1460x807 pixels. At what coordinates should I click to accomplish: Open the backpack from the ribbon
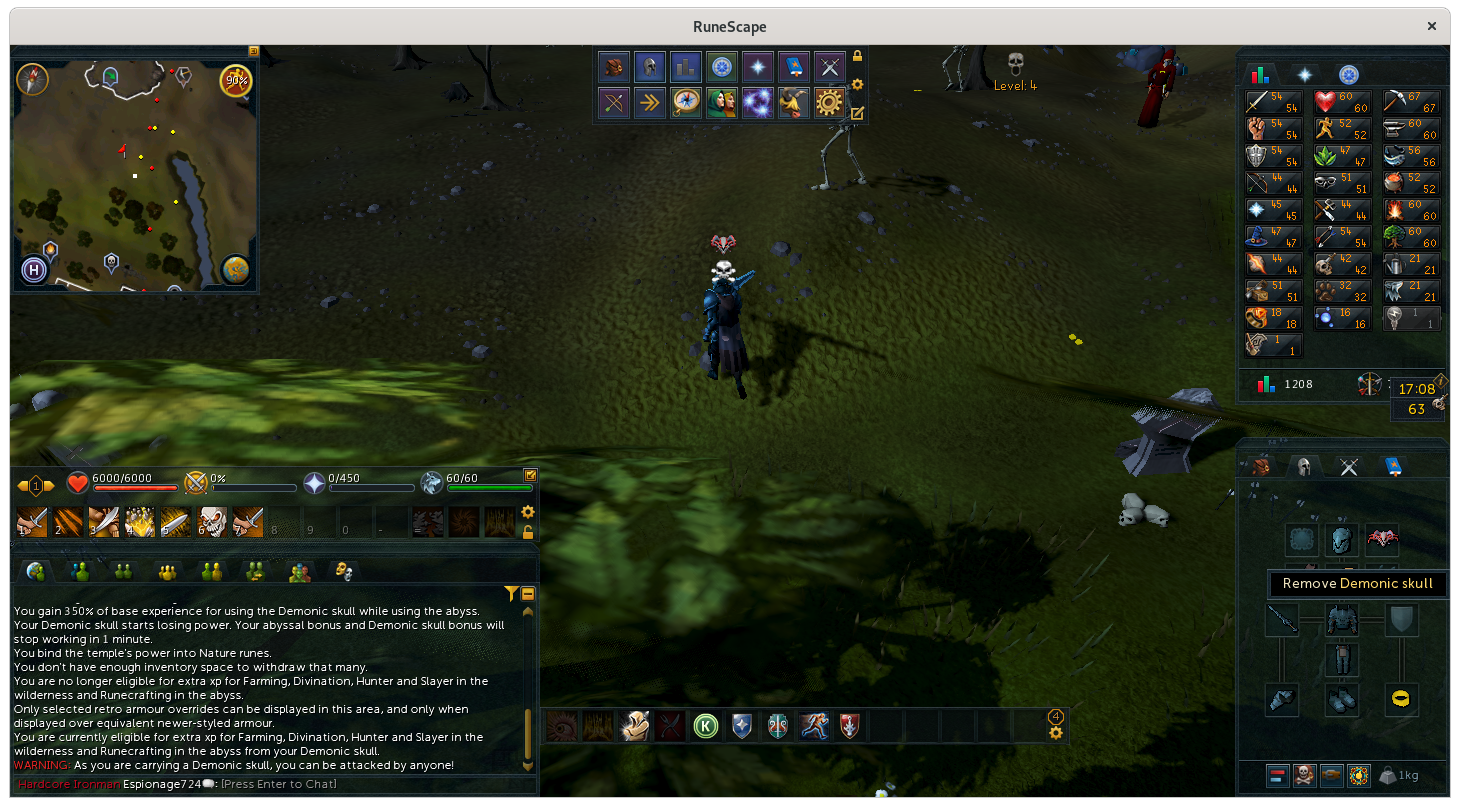(613, 67)
